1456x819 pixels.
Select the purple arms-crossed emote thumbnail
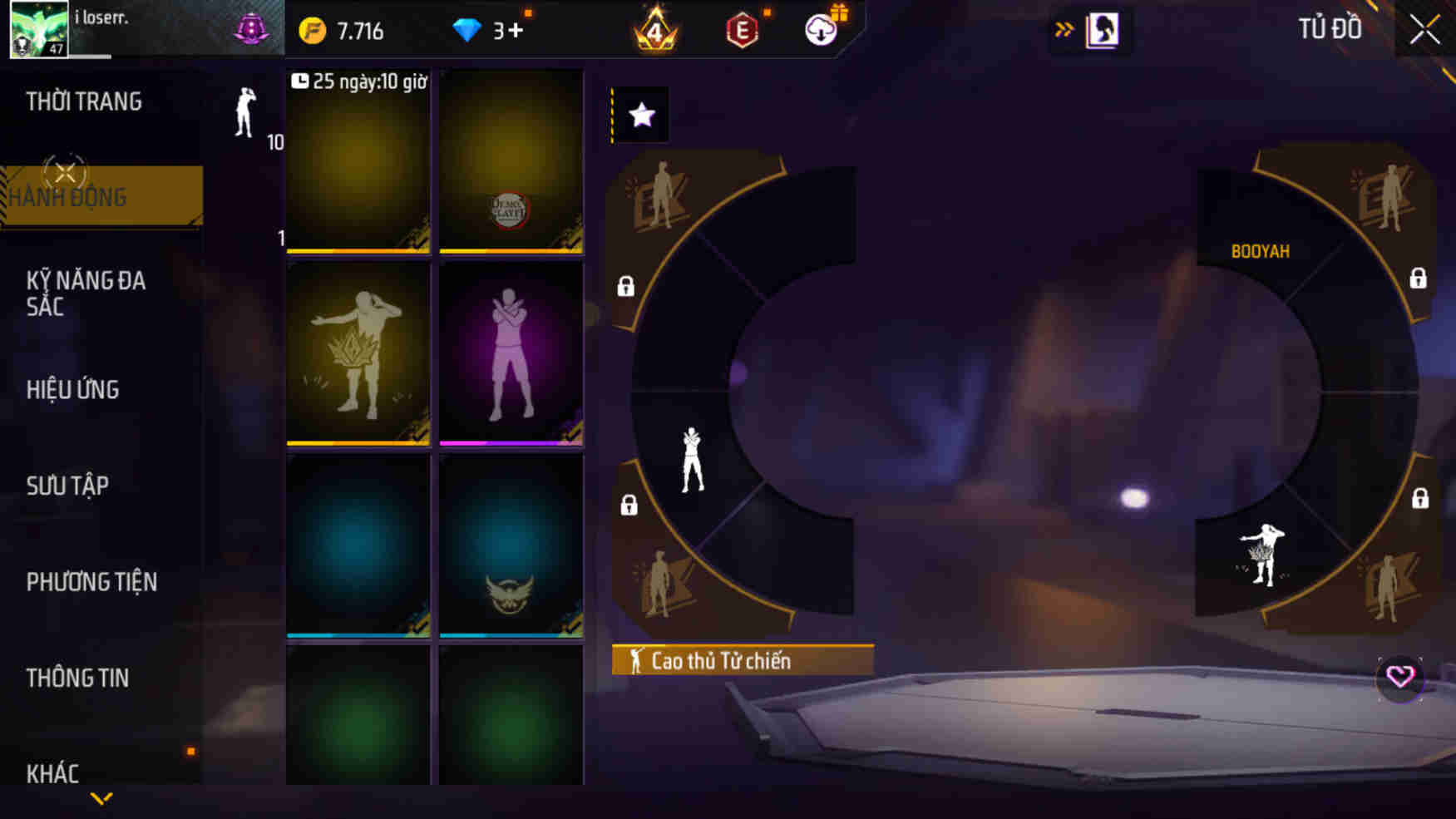[x=511, y=353]
